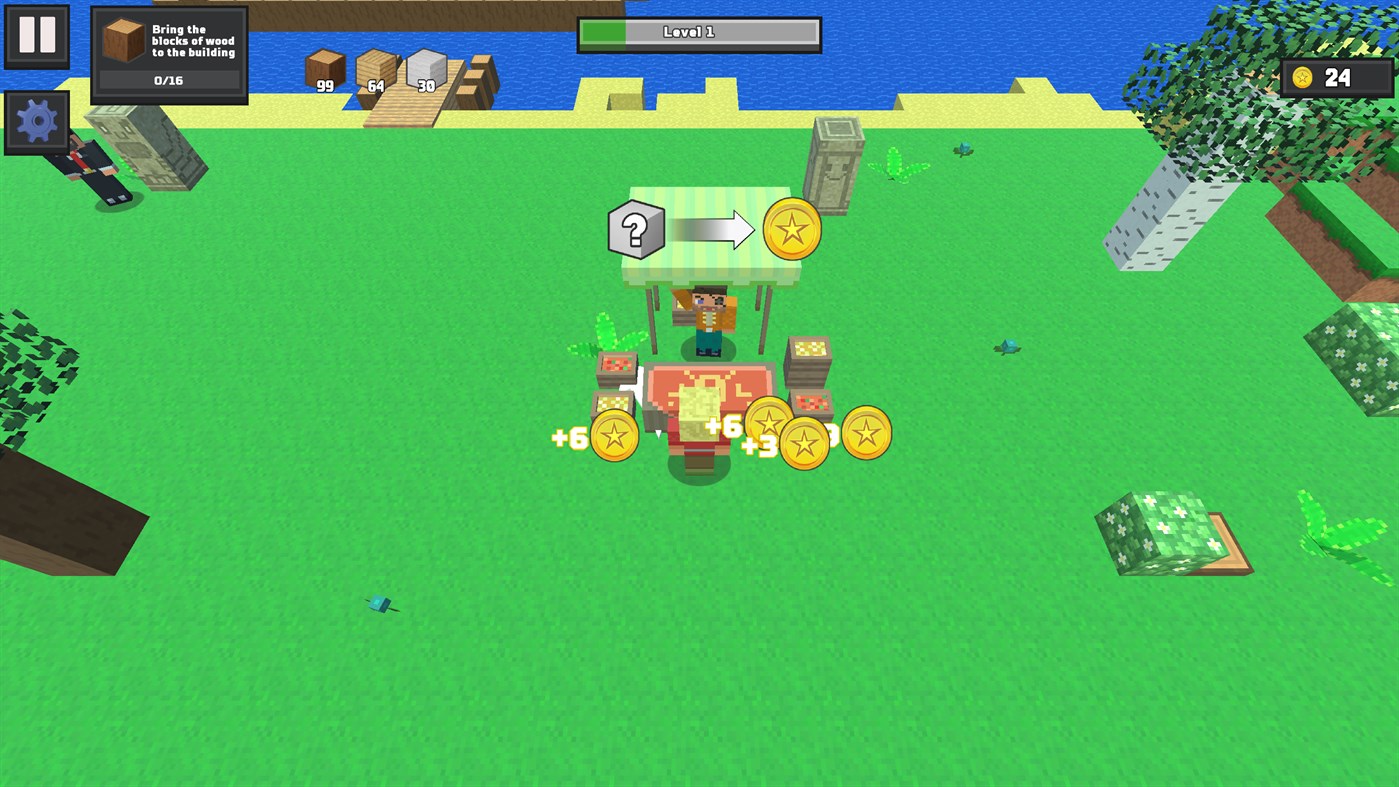Click the star coin icon on the trade banner
This screenshot has height=787, width=1399.
coord(790,230)
